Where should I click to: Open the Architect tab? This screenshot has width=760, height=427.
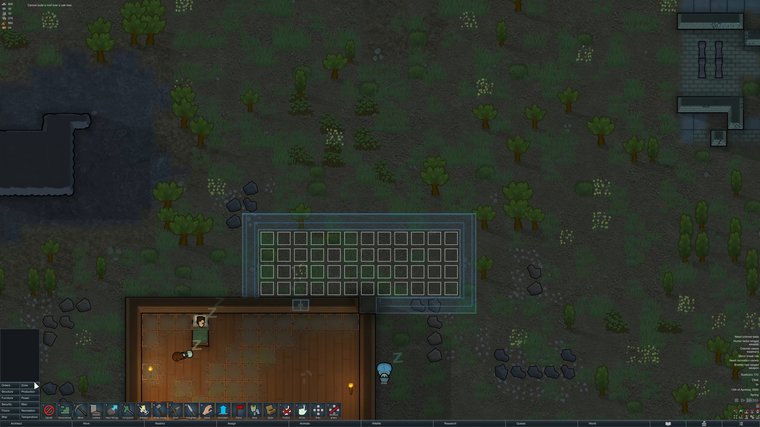point(18,423)
